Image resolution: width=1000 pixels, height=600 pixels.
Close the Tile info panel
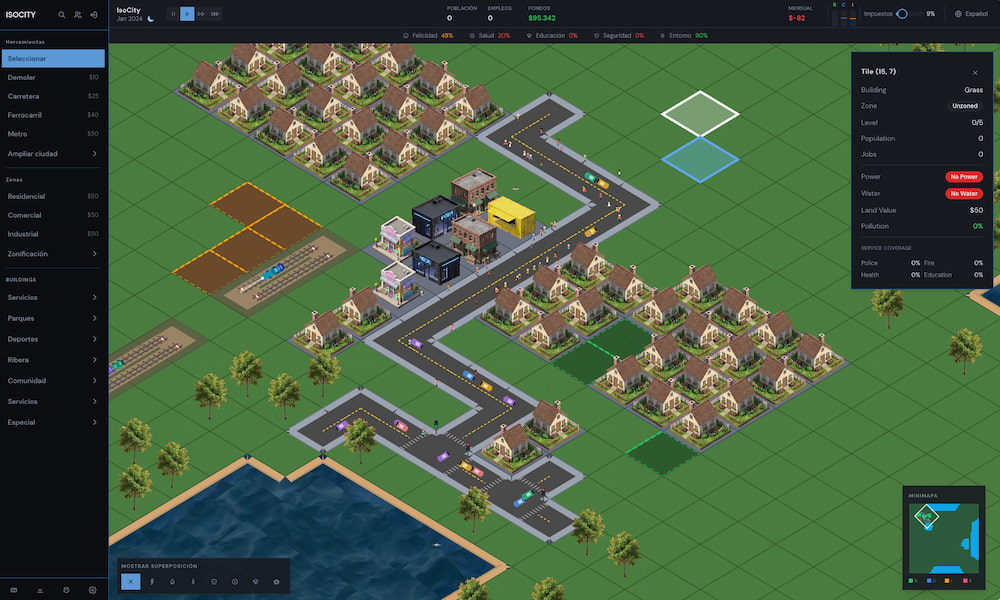click(975, 73)
